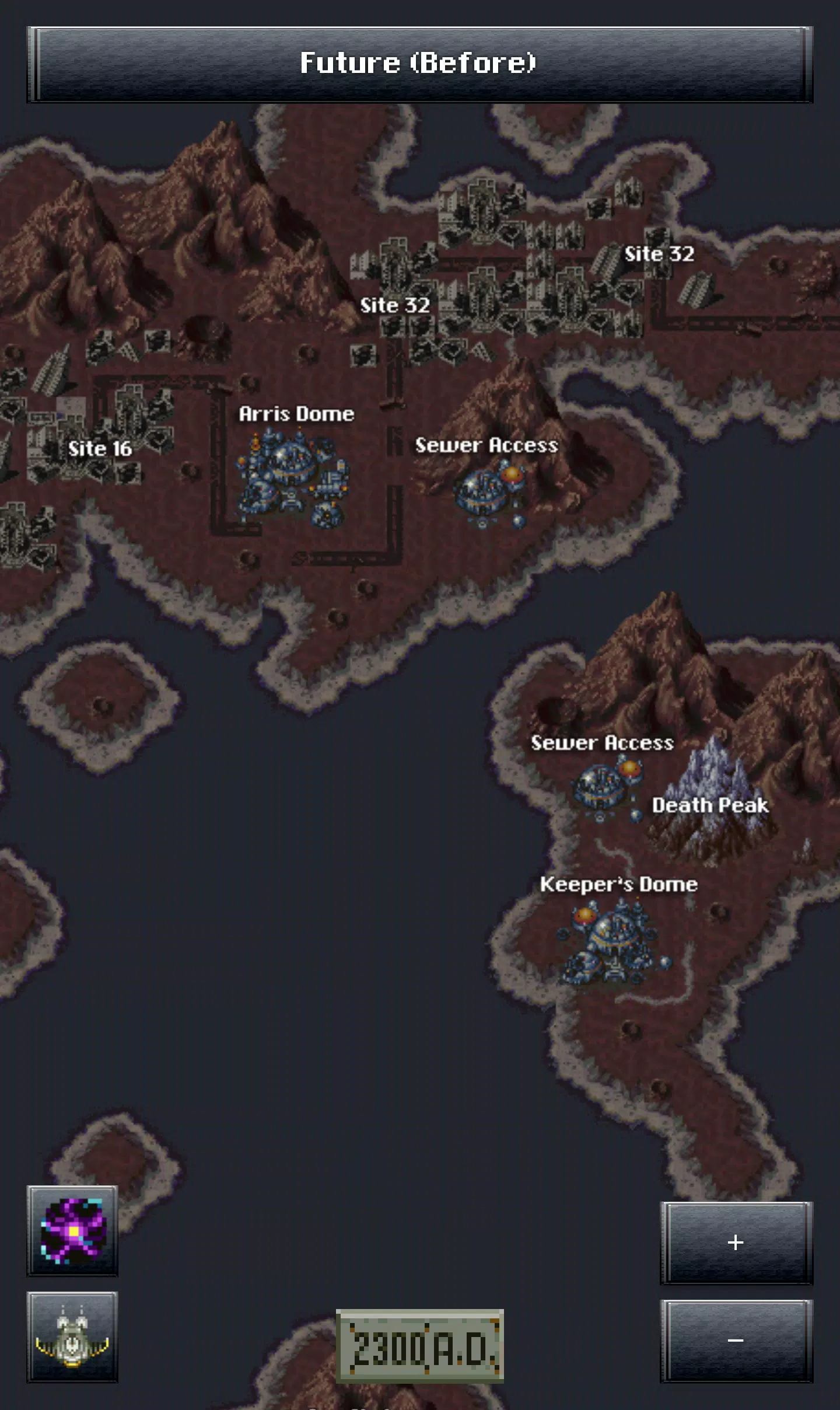Zoom in with the plus button

pyautogui.click(x=736, y=1243)
